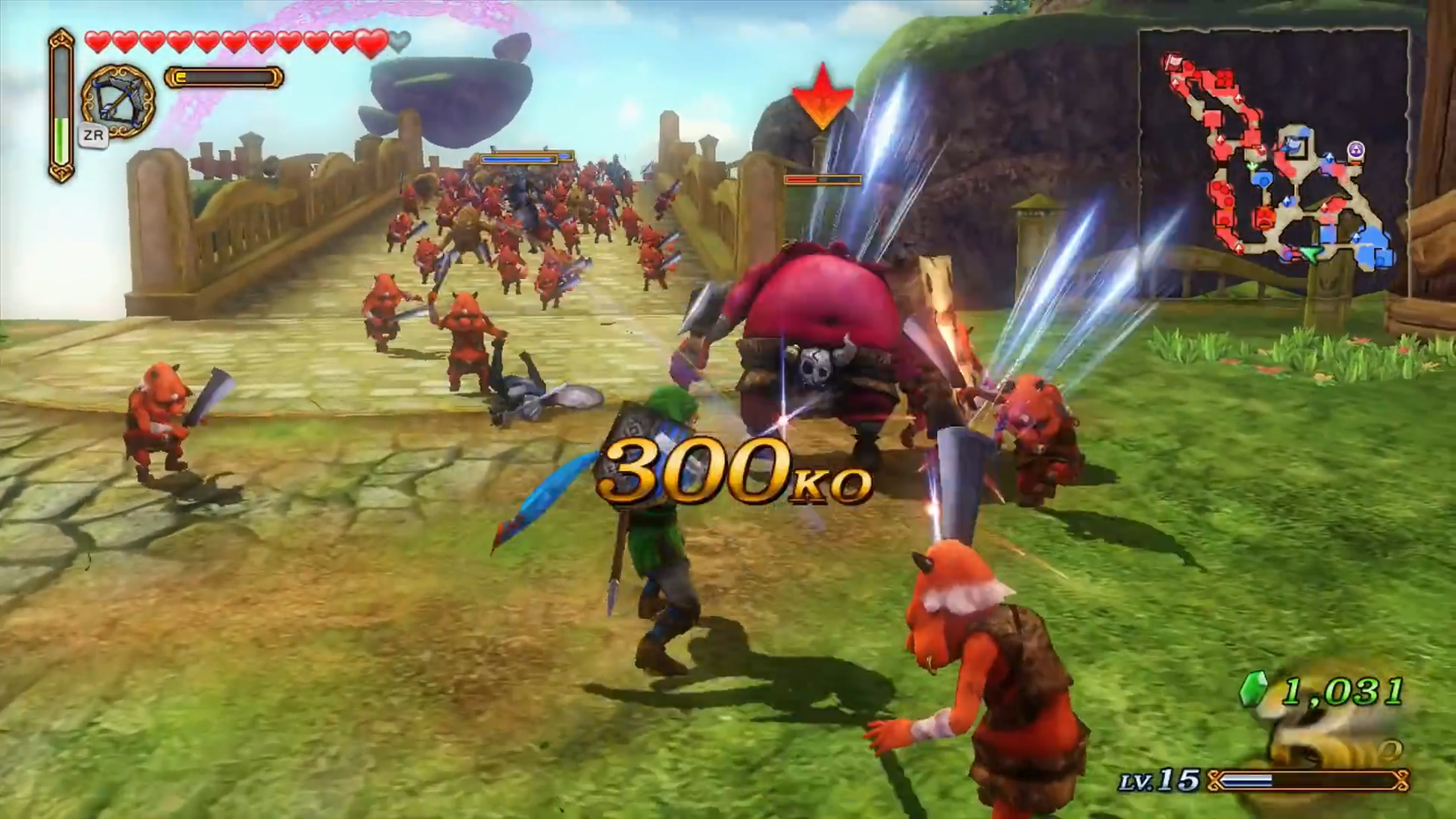Select the Triforce marker on the minimap
This screenshot has width=1456, height=819.
[1356, 150]
